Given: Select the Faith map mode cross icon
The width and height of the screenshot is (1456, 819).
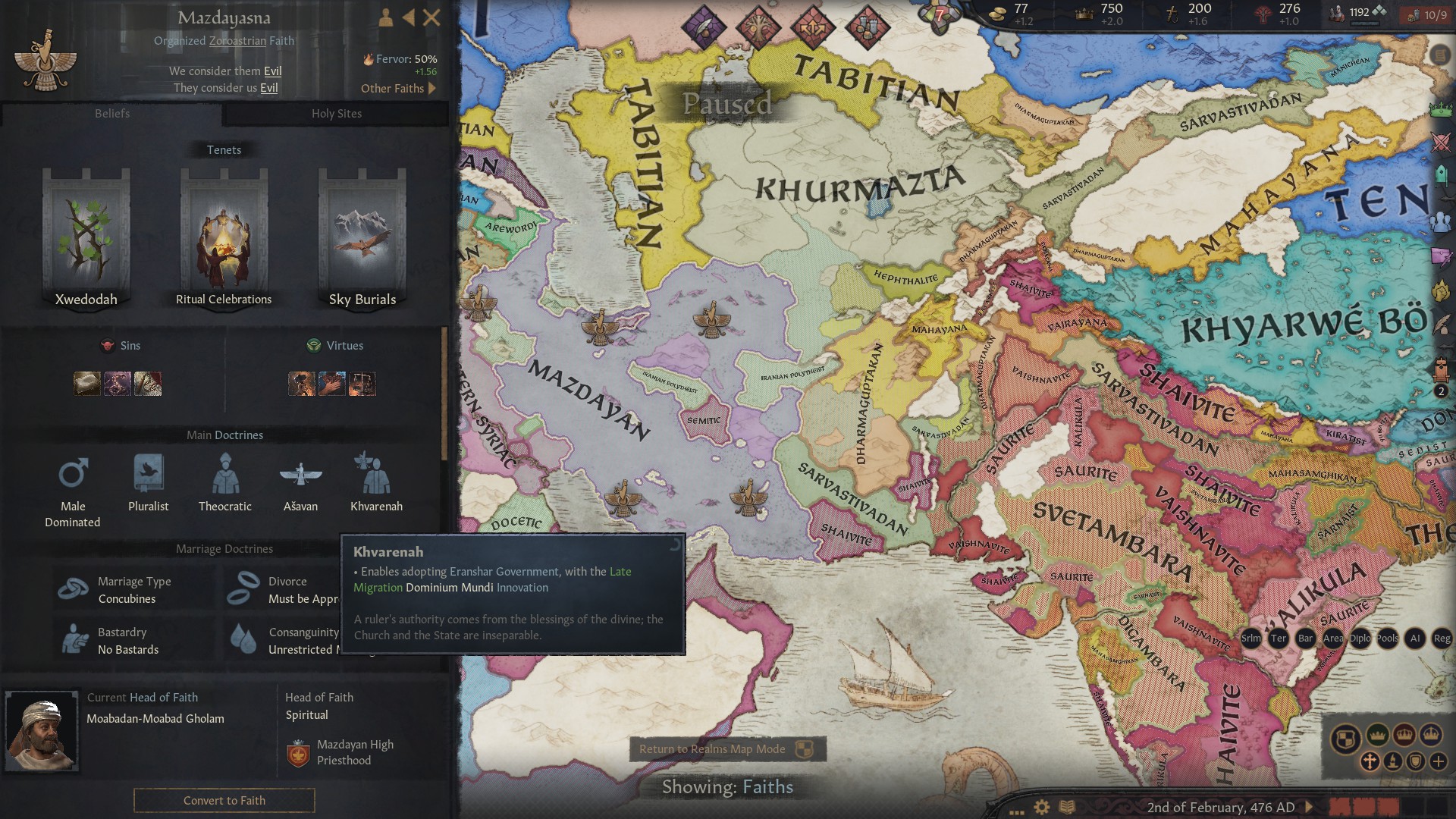Looking at the screenshot, I should tap(1370, 761).
